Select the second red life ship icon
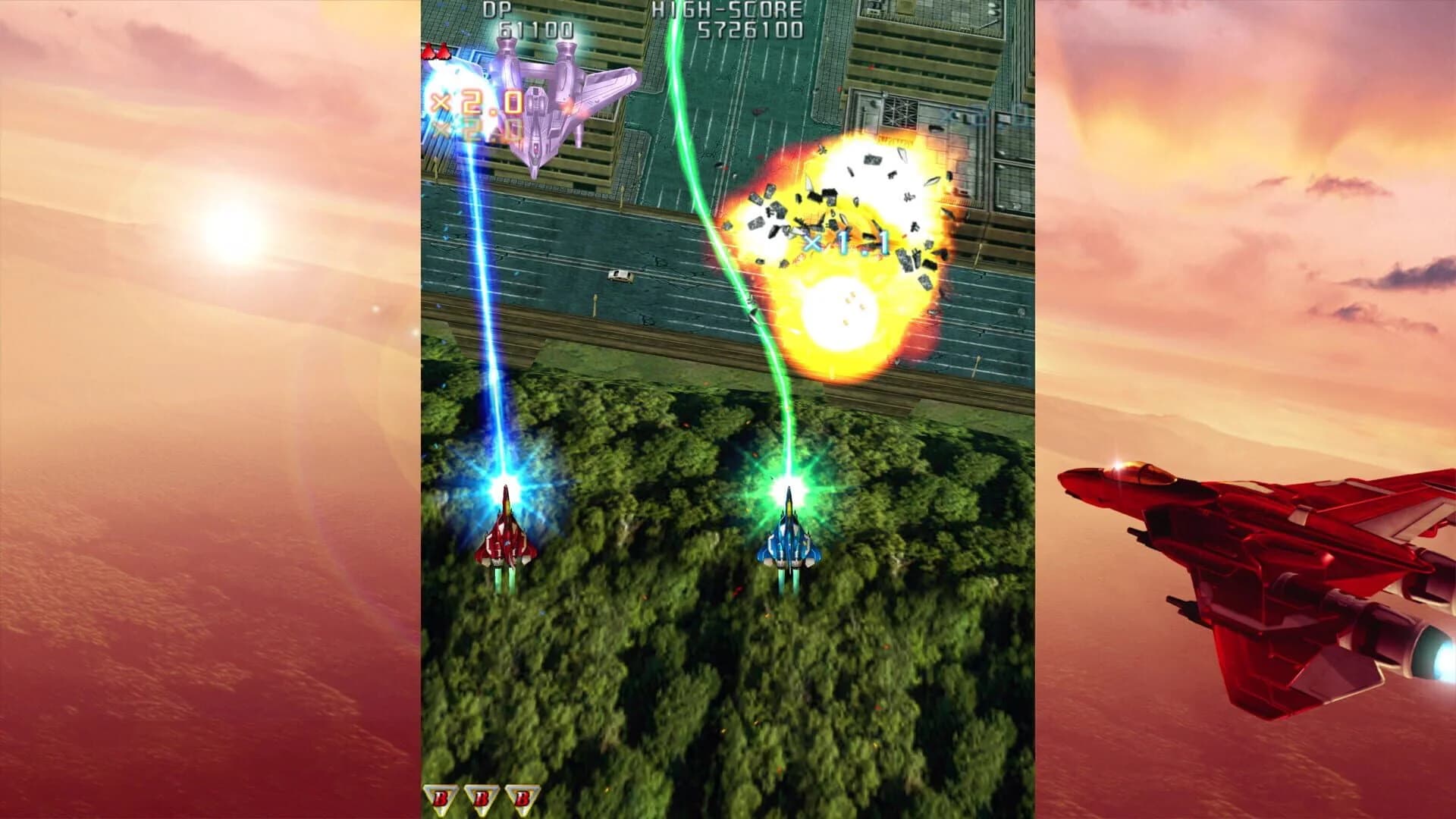Viewport: 1456px width, 819px height. coord(444,52)
